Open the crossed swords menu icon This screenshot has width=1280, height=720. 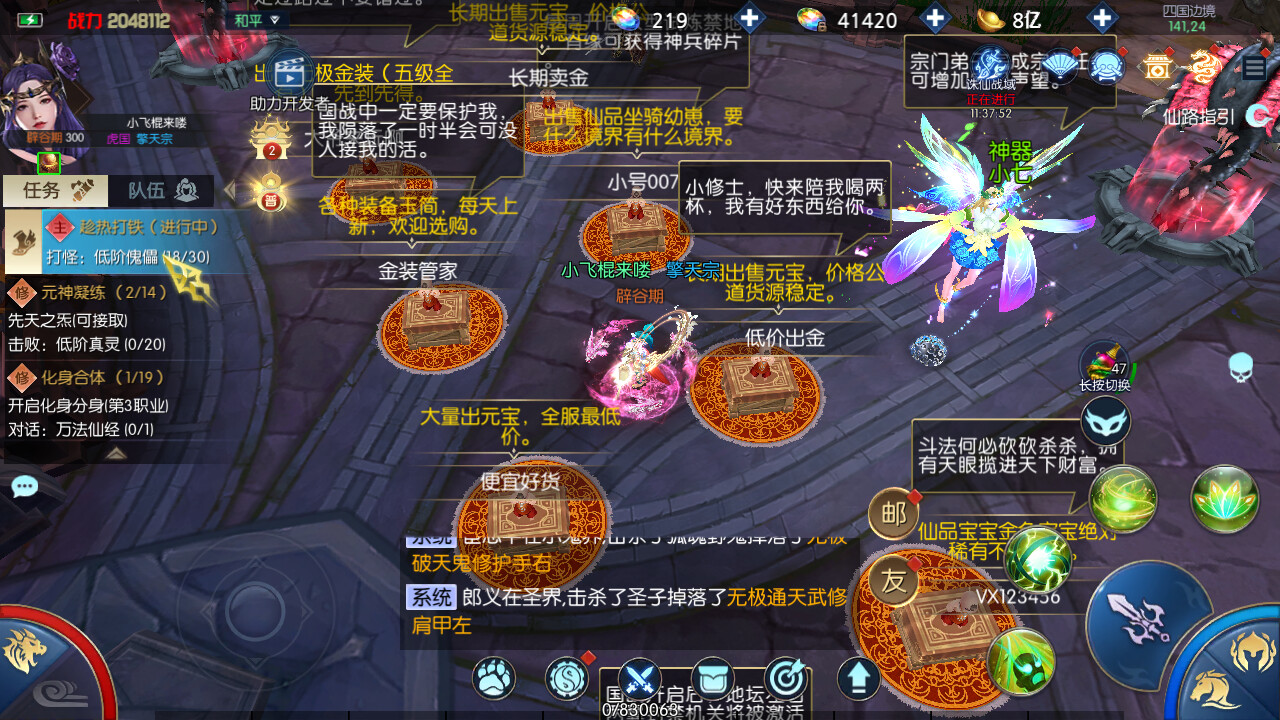pos(640,679)
